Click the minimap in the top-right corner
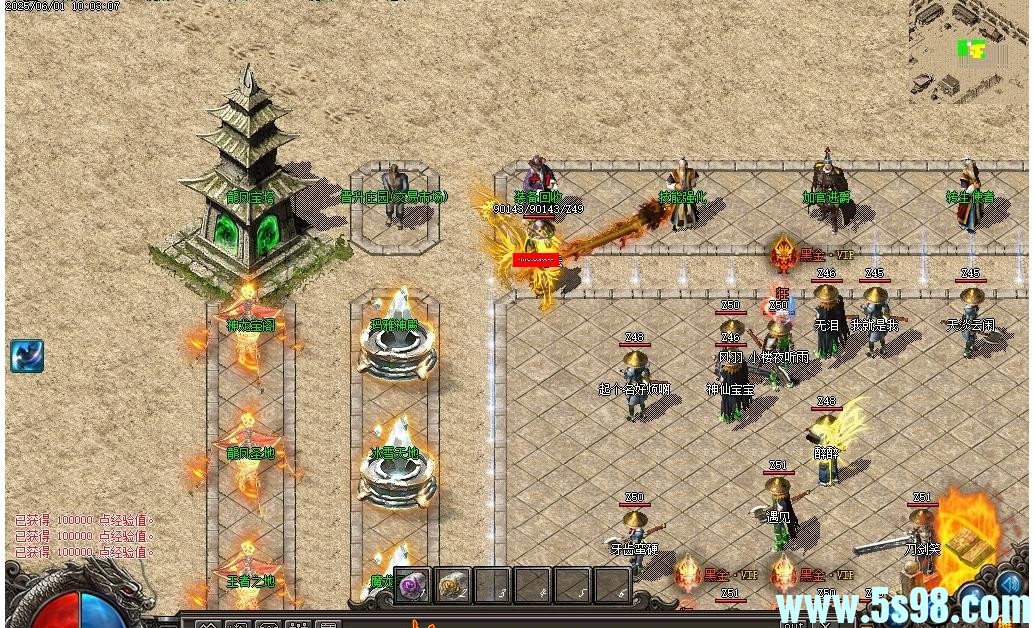 click(x=968, y=50)
